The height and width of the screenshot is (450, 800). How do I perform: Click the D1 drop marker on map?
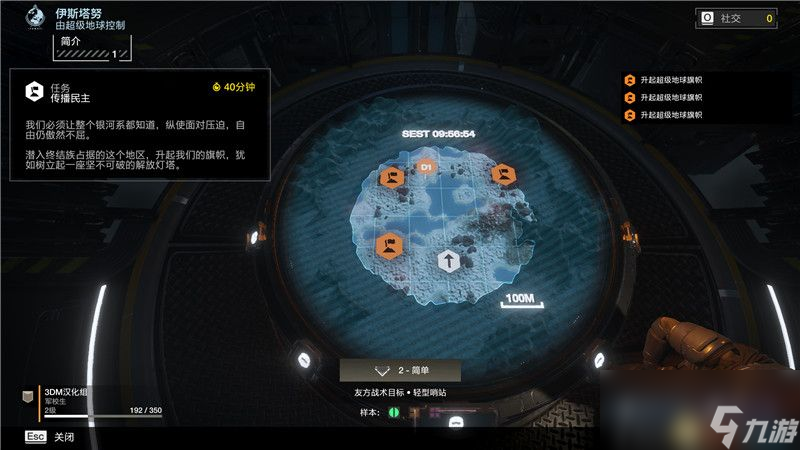pos(425,167)
